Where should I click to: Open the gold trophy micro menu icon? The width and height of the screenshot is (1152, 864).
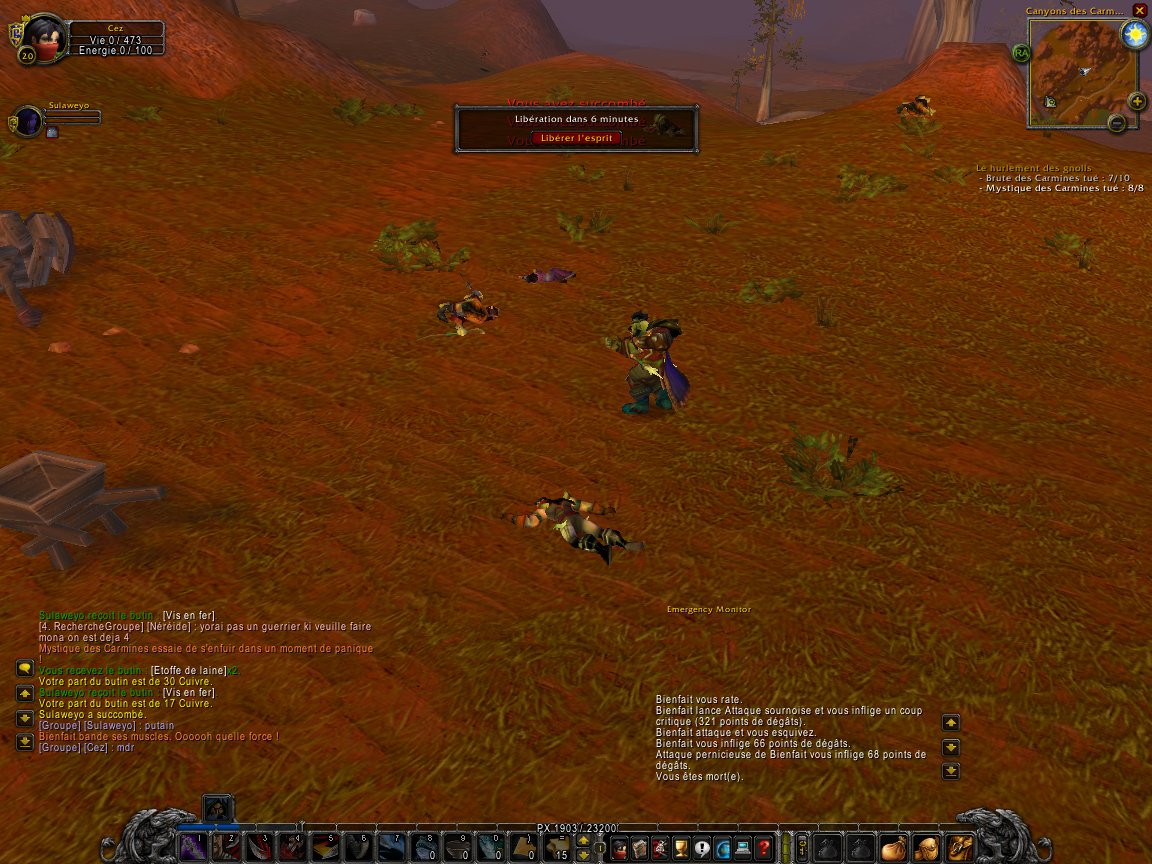681,847
